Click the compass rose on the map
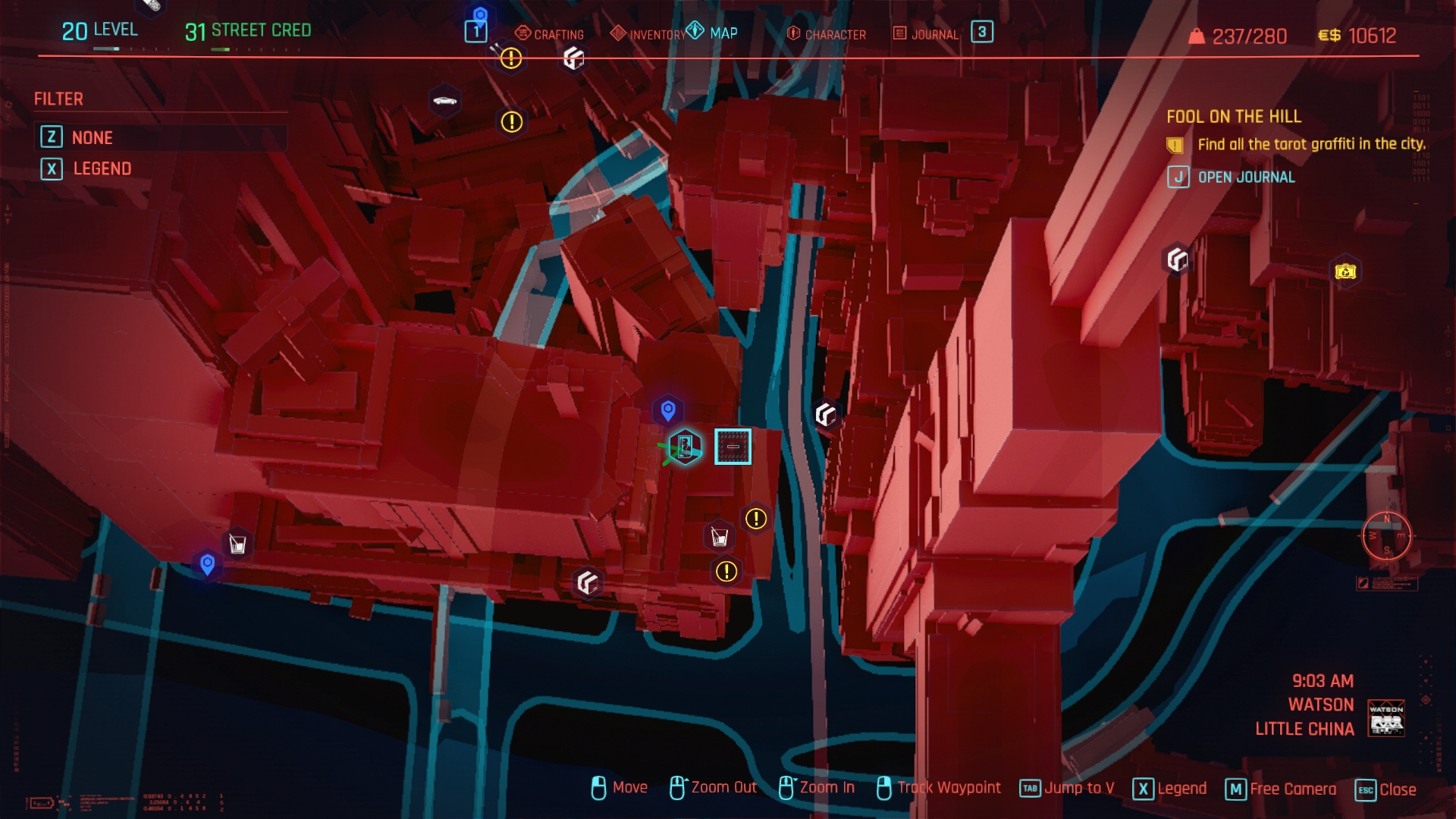 tap(1386, 535)
